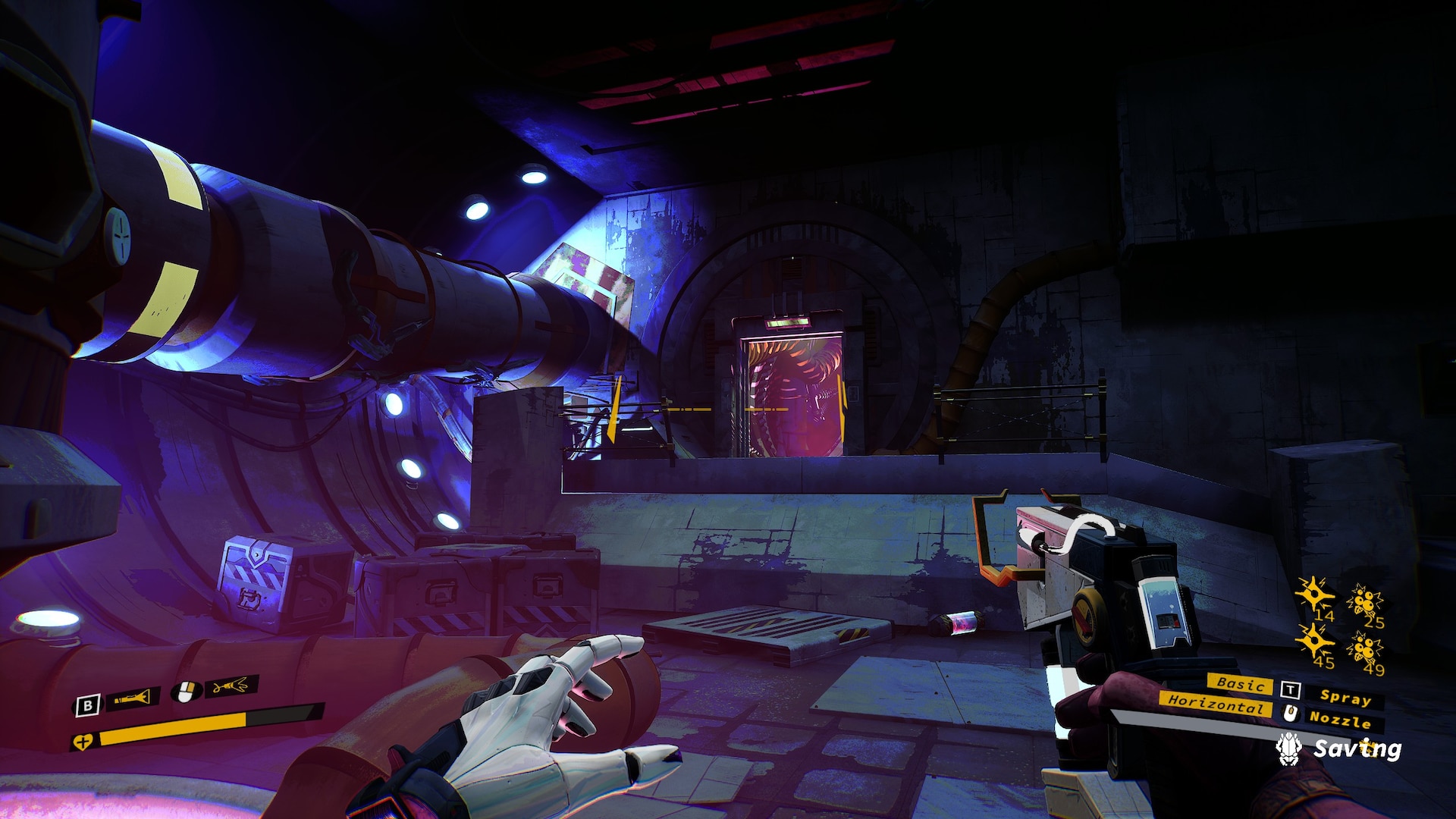The height and width of the screenshot is (819, 1456).
Task: Select the grappling hook tool icon
Action: click(x=232, y=686)
